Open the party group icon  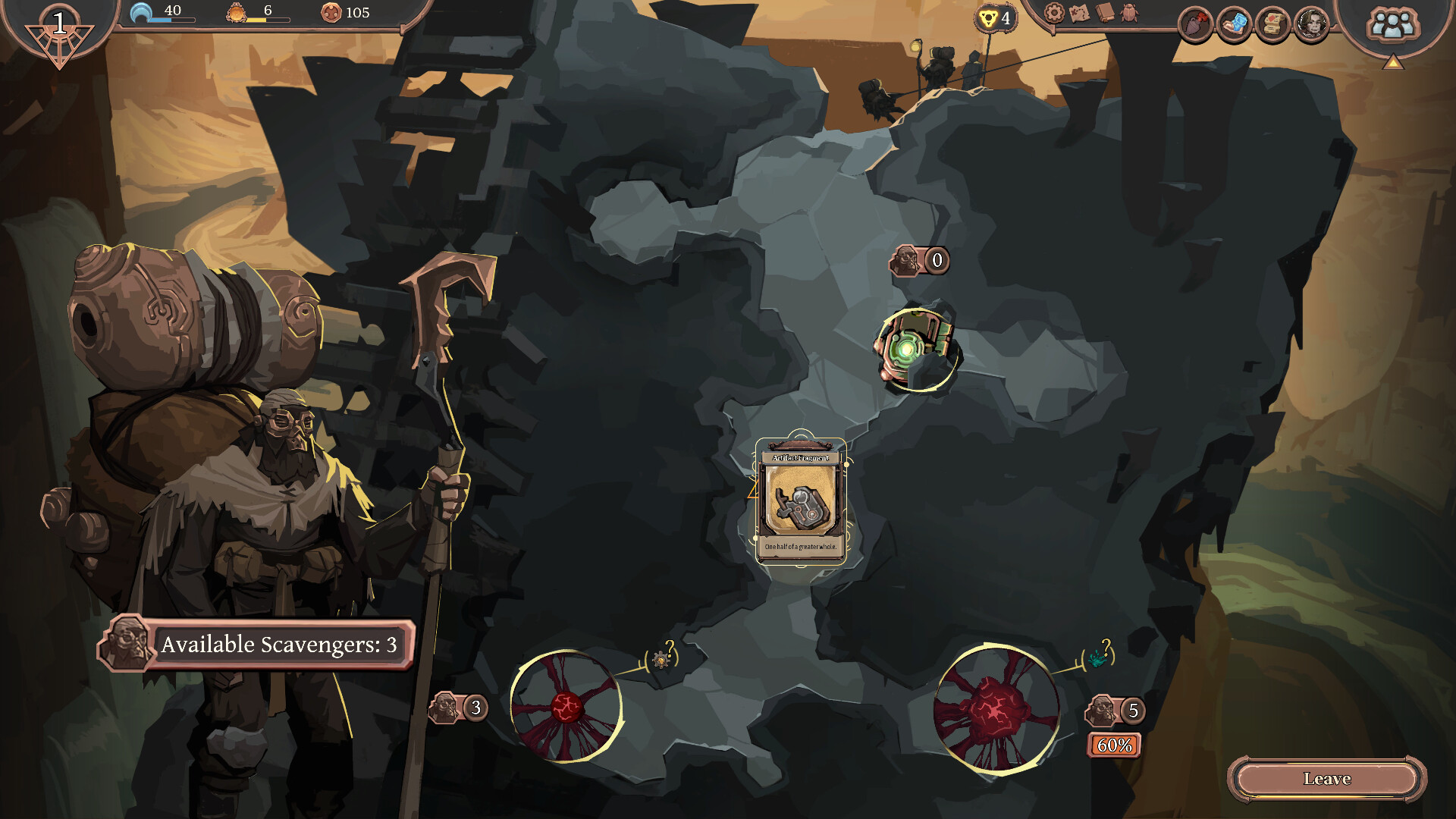[1392, 25]
